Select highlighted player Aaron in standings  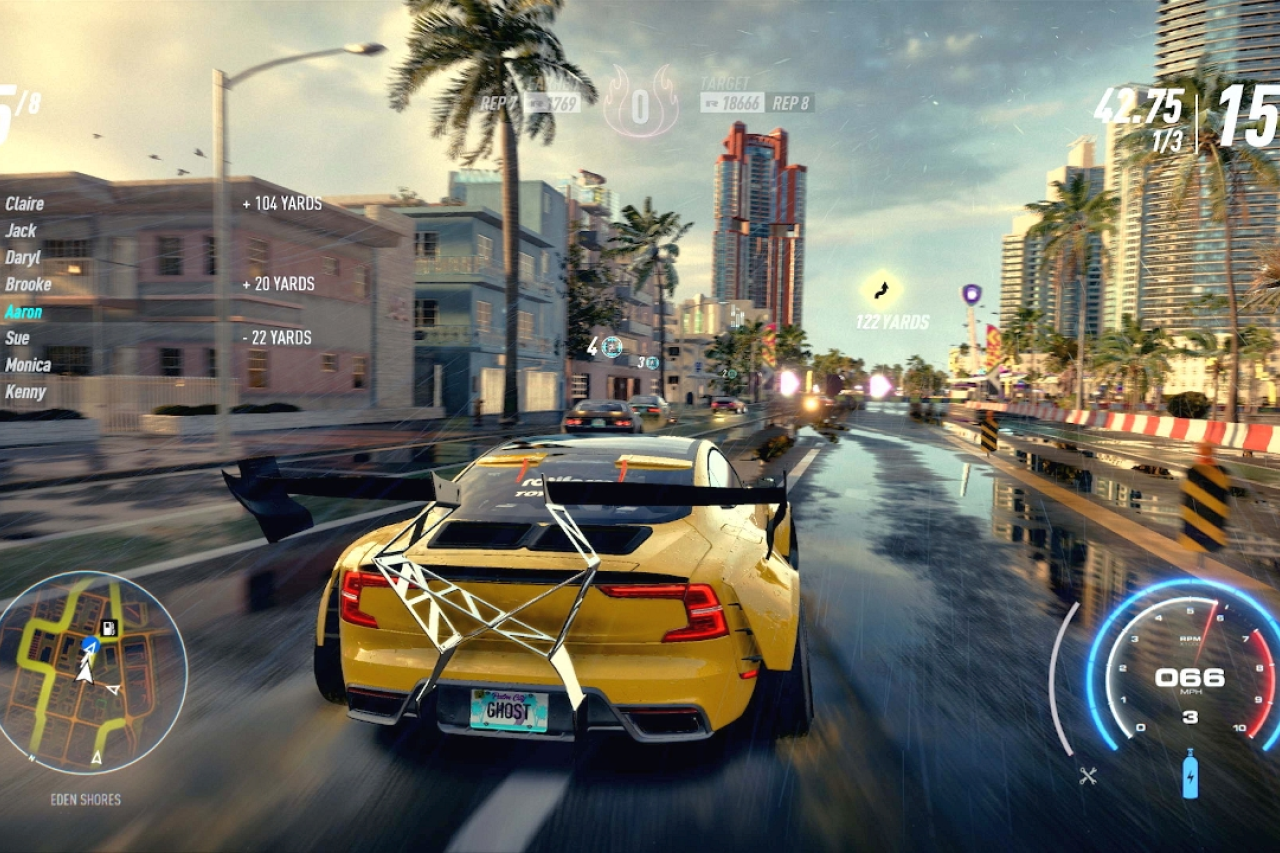pyautogui.click(x=24, y=312)
